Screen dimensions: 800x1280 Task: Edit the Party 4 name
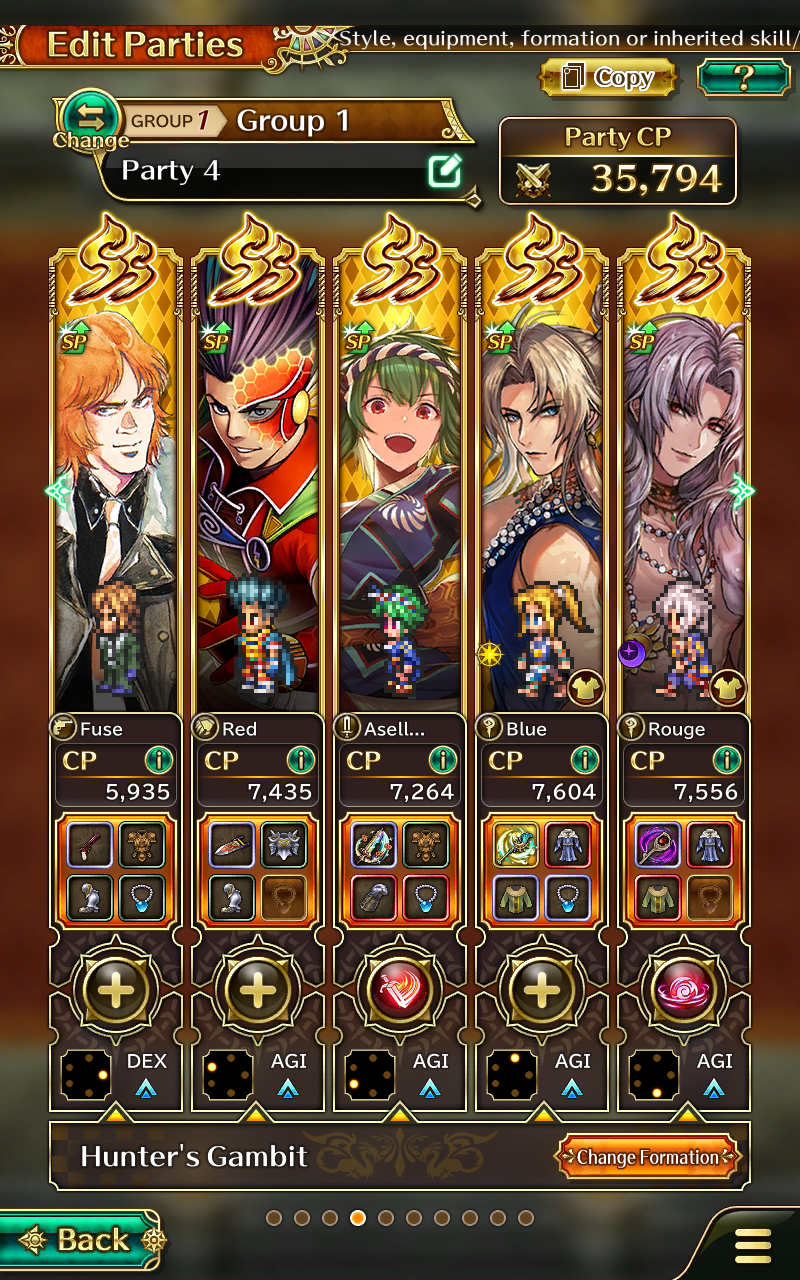point(444,172)
